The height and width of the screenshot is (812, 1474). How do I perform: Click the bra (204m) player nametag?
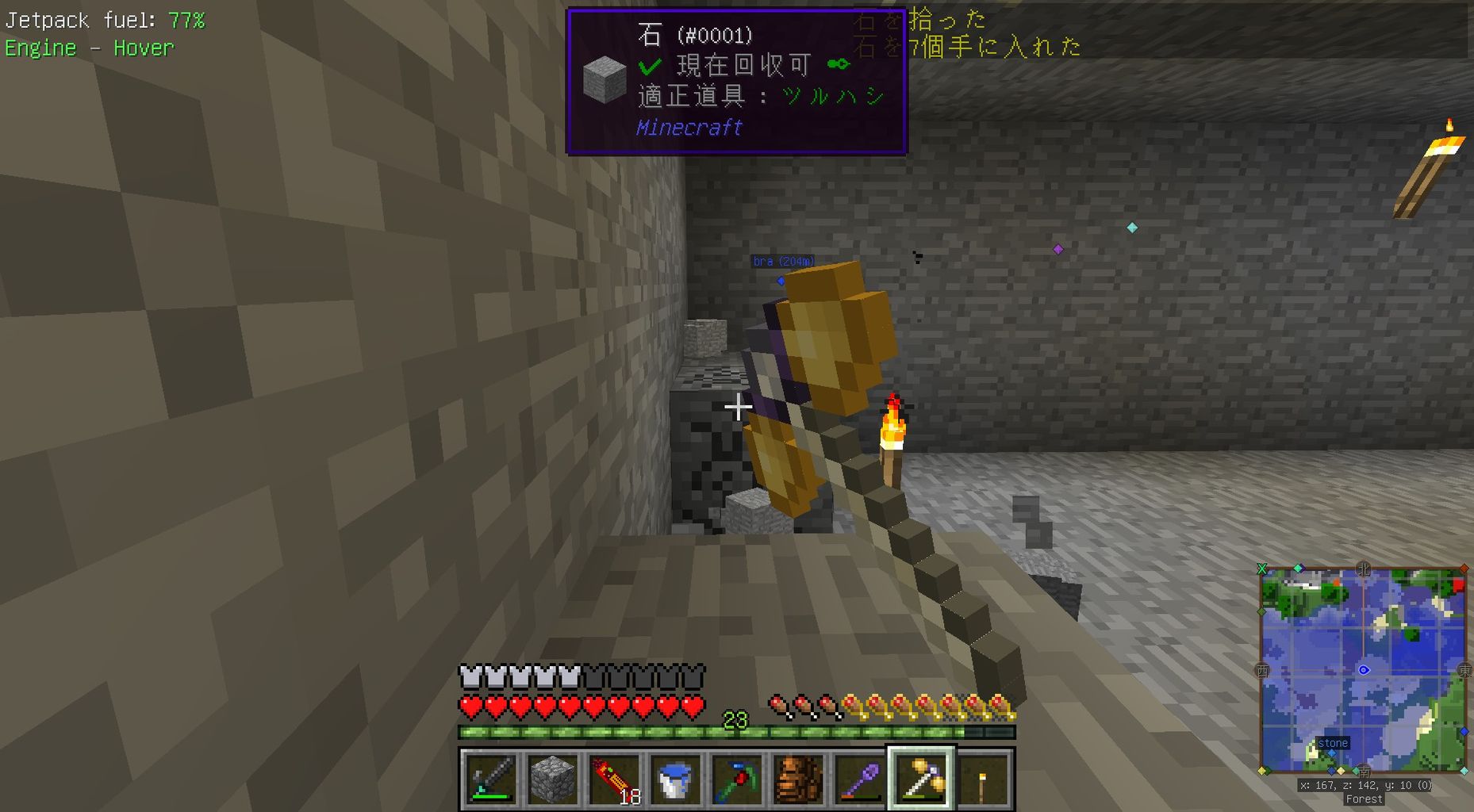click(785, 260)
